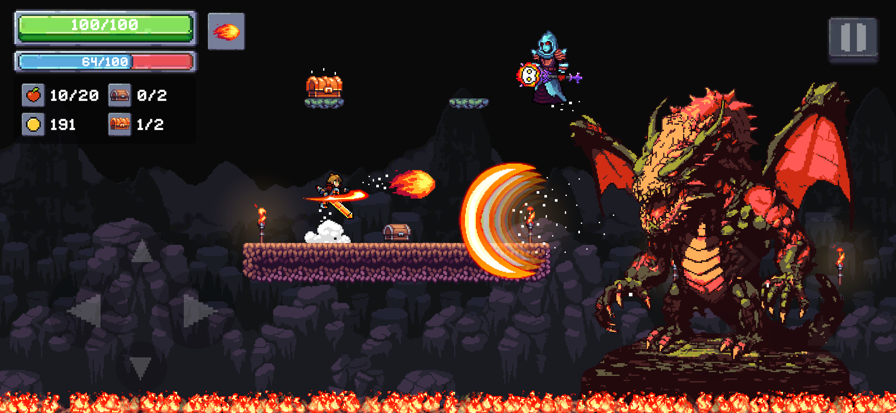This screenshot has height=413, width=896.
Task: Pause the game
Action: coord(852,39)
